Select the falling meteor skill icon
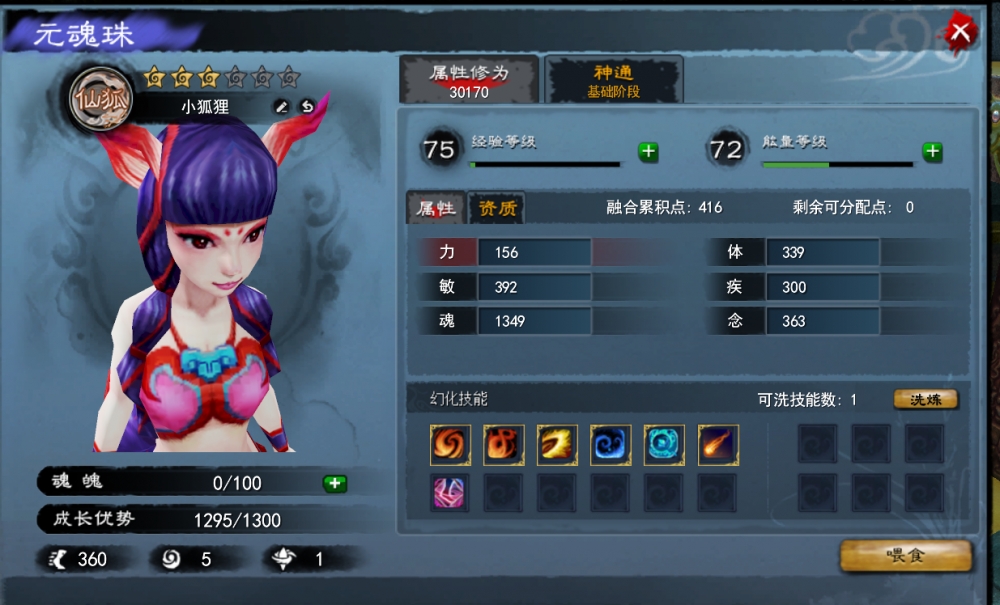Image resolution: width=1000 pixels, height=605 pixels. tap(718, 445)
